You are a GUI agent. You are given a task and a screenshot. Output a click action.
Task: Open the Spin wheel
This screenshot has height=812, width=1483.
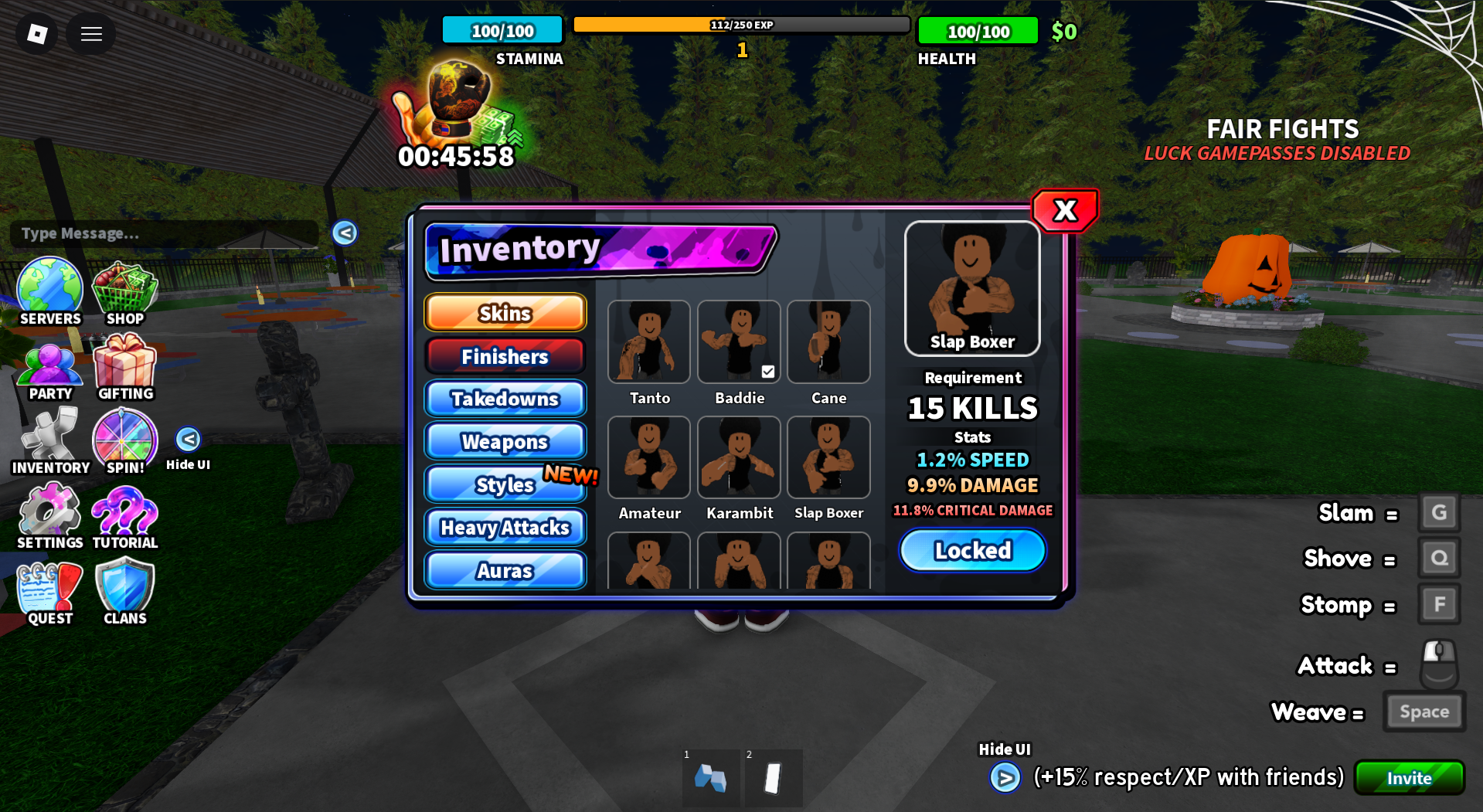tap(124, 442)
